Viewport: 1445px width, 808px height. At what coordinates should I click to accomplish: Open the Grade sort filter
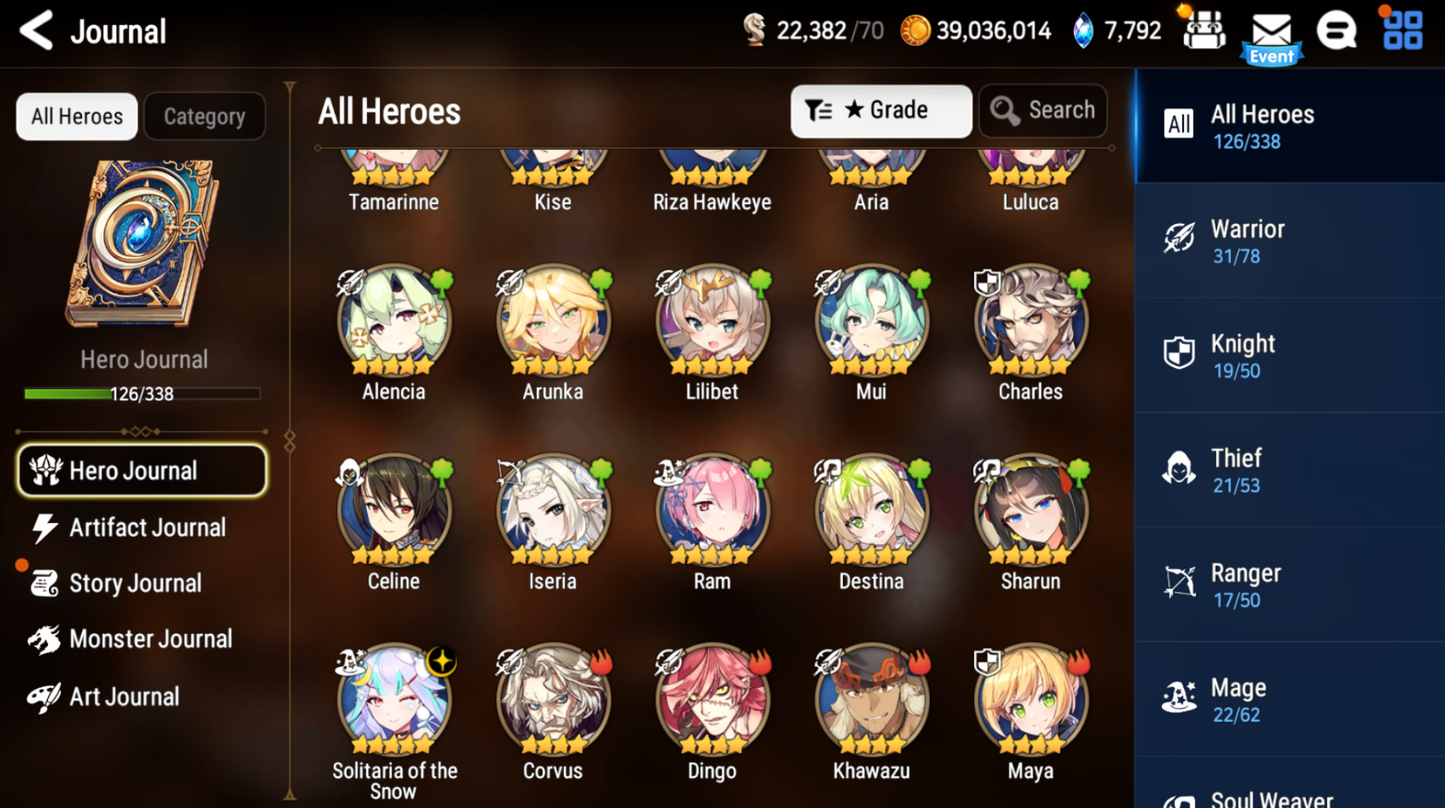pyautogui.click(x=880, y=110)
